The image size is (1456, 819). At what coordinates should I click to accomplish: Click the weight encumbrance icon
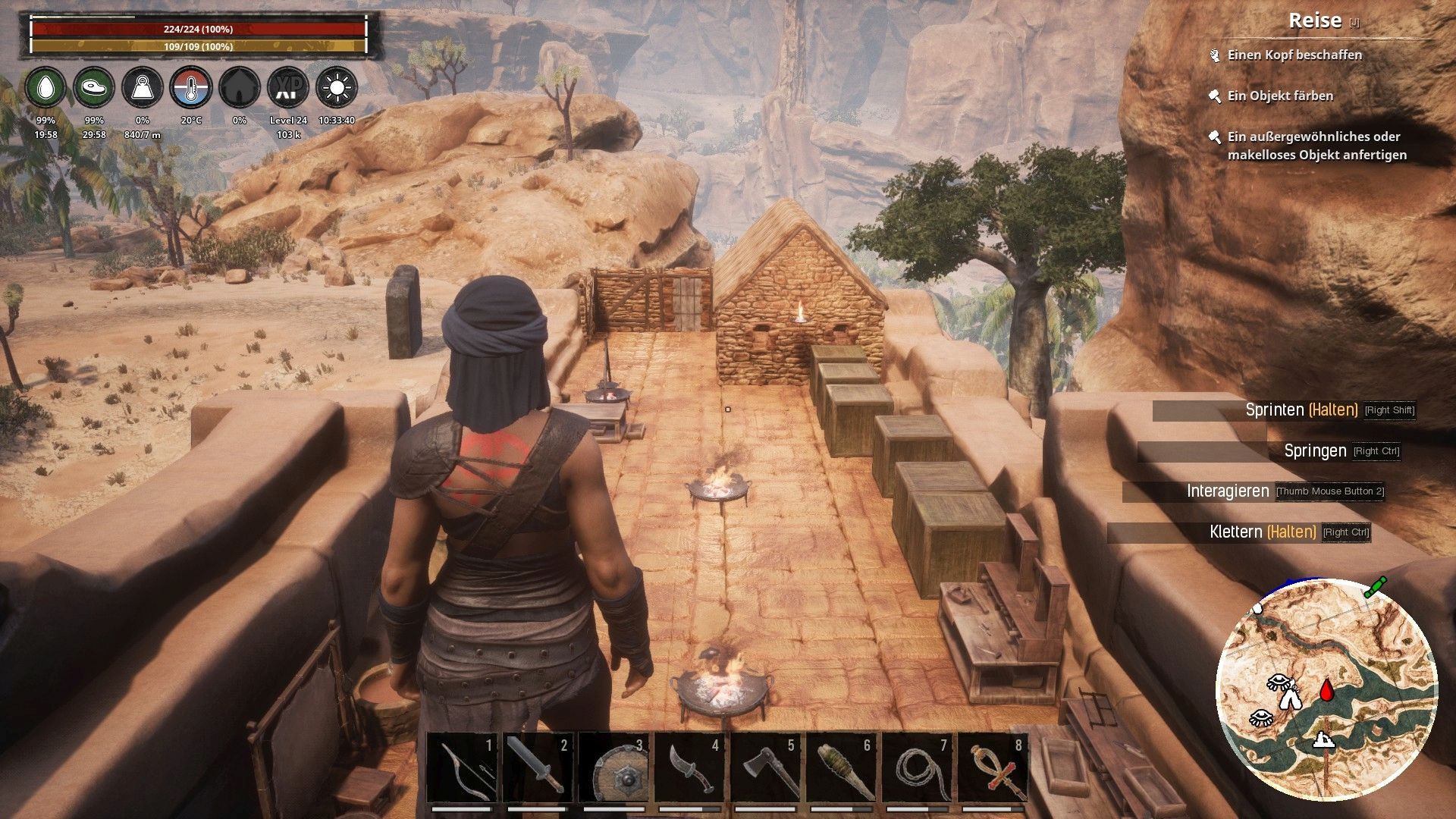pyautogui.click(x=143, y=87)
